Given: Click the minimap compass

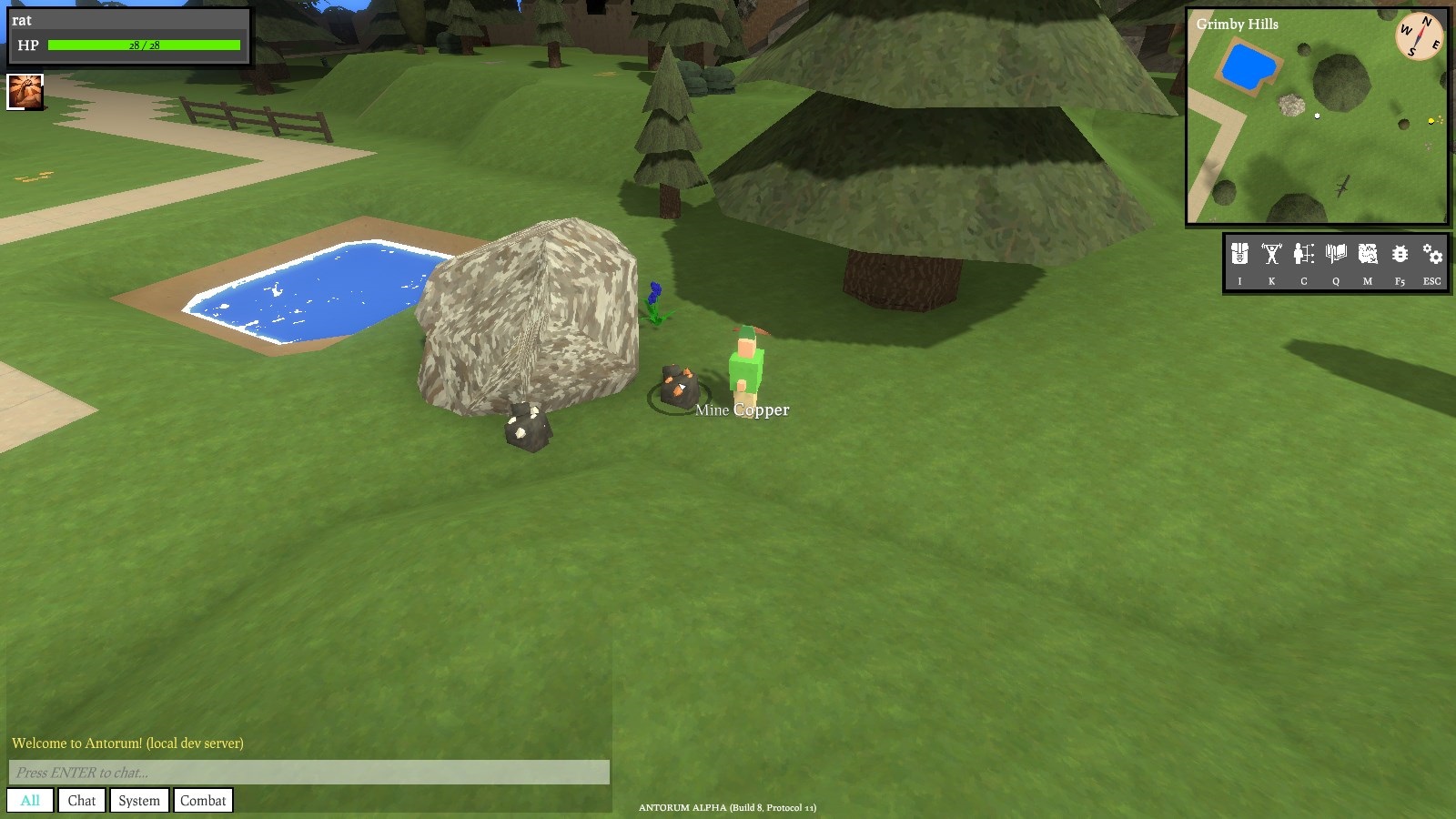Looking at the screenshot, I should (x=1419, y=36).
